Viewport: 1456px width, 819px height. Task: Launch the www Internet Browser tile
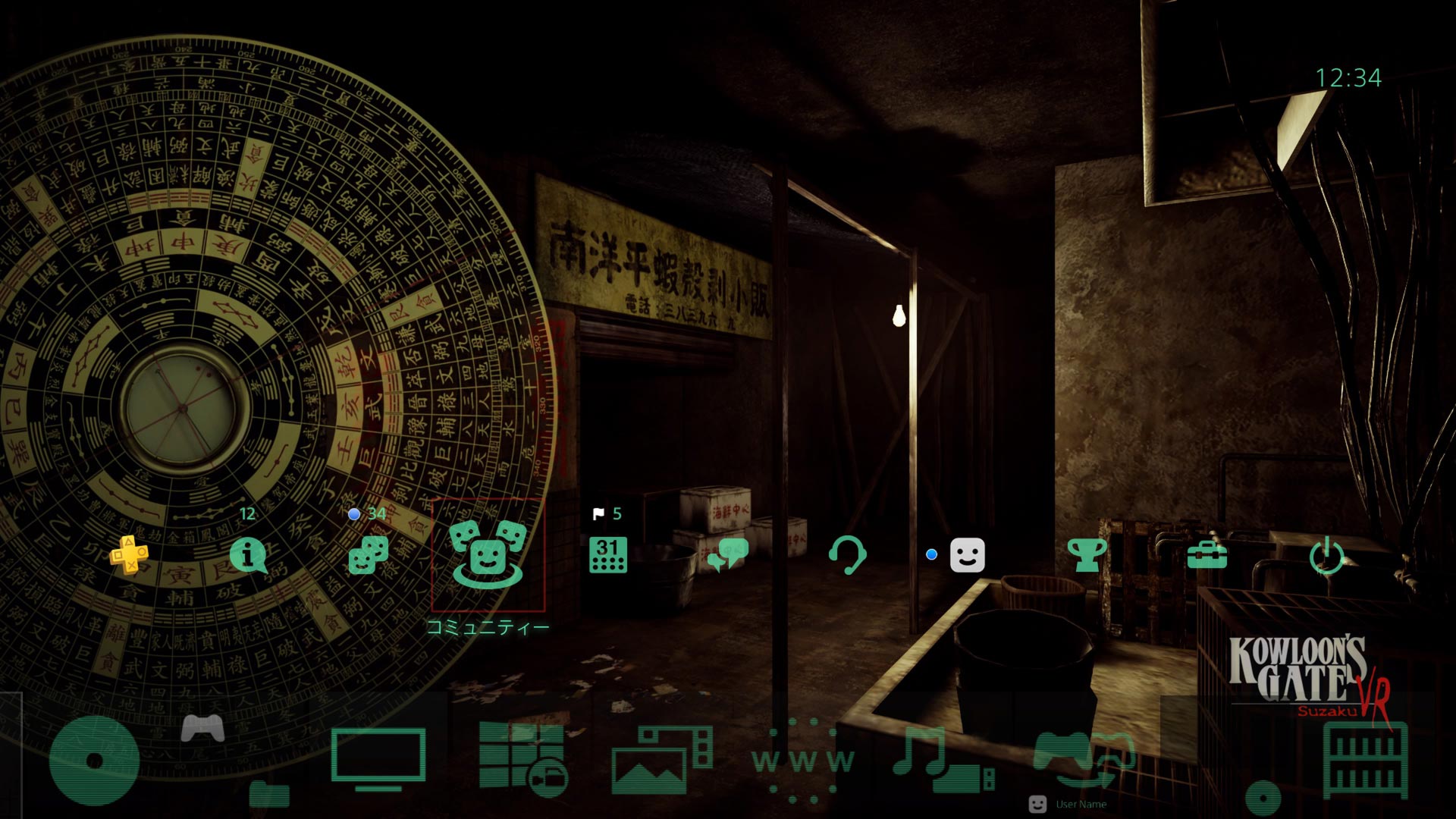point(802,760)
